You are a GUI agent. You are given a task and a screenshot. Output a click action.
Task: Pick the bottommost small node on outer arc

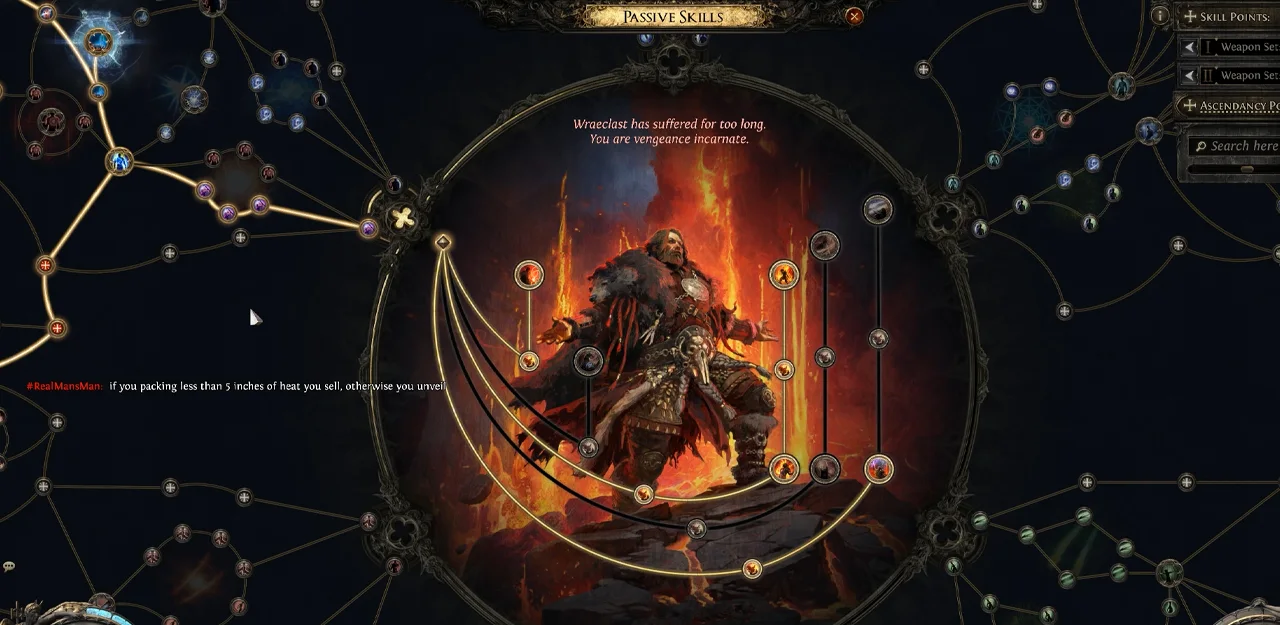[x=752, y=569]
